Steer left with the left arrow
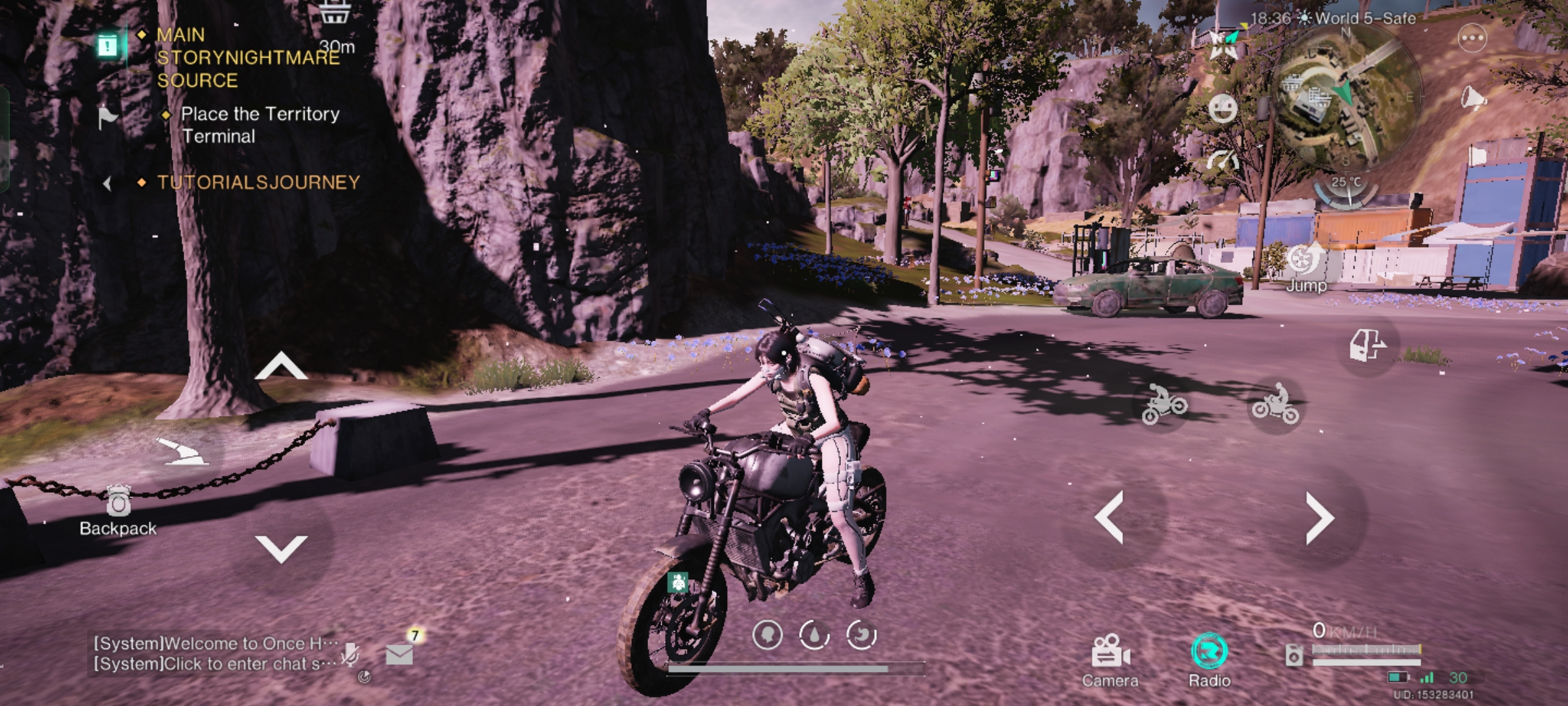This screenshot has width=1568, height=706. 1109,518
